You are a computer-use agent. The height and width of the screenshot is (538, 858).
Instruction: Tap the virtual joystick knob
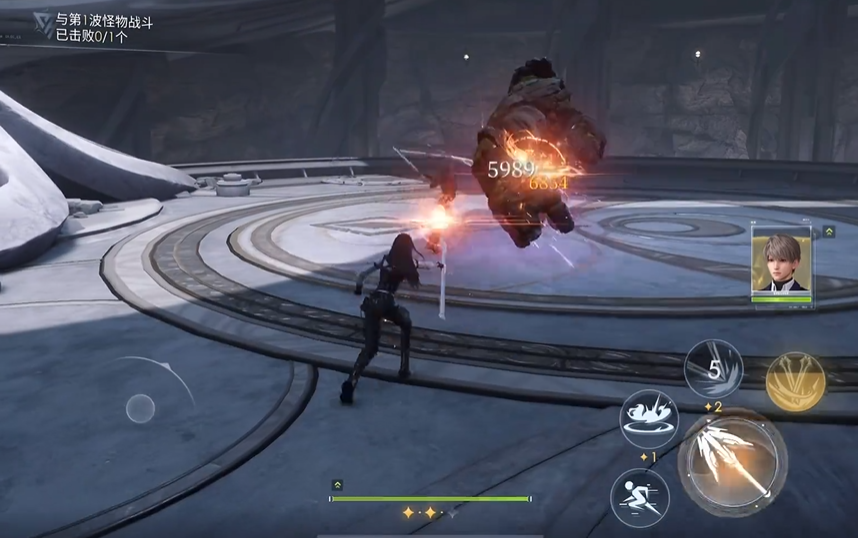coord(140,407)
